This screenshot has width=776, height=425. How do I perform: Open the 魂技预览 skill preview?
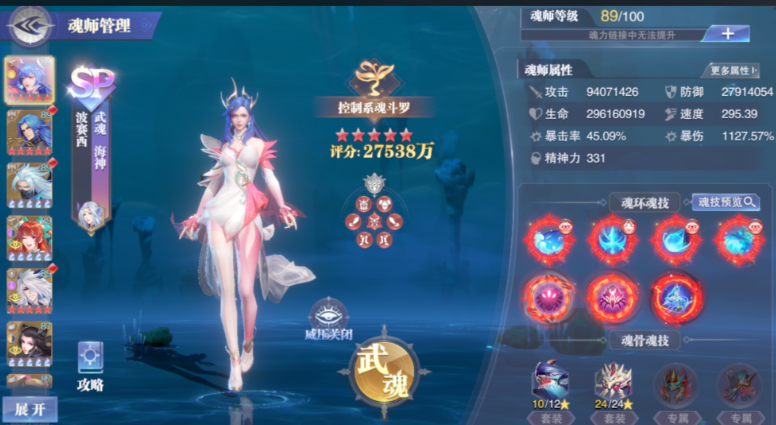tap(726, 202)
